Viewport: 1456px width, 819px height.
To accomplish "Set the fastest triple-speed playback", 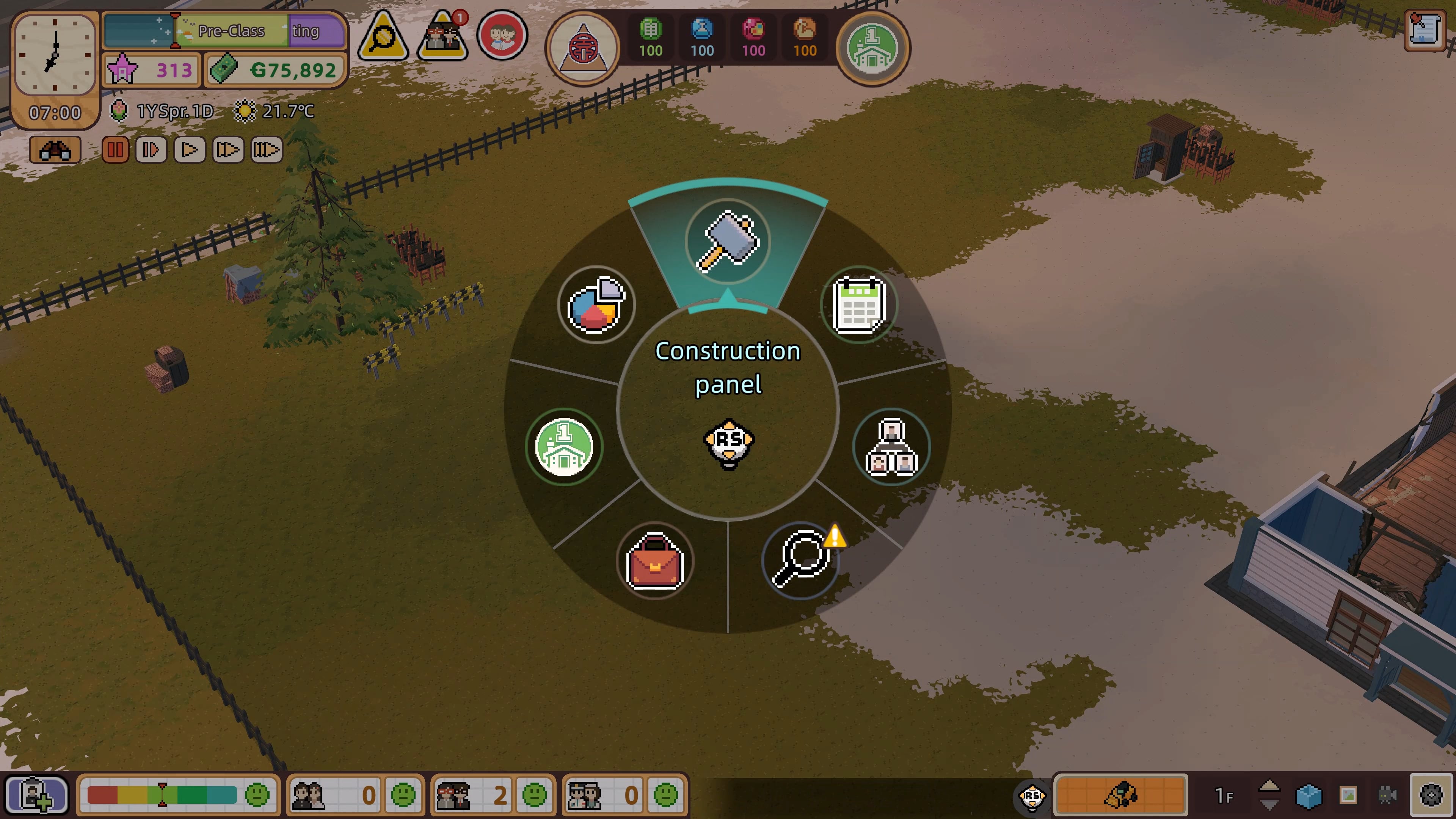I will 266,150.
